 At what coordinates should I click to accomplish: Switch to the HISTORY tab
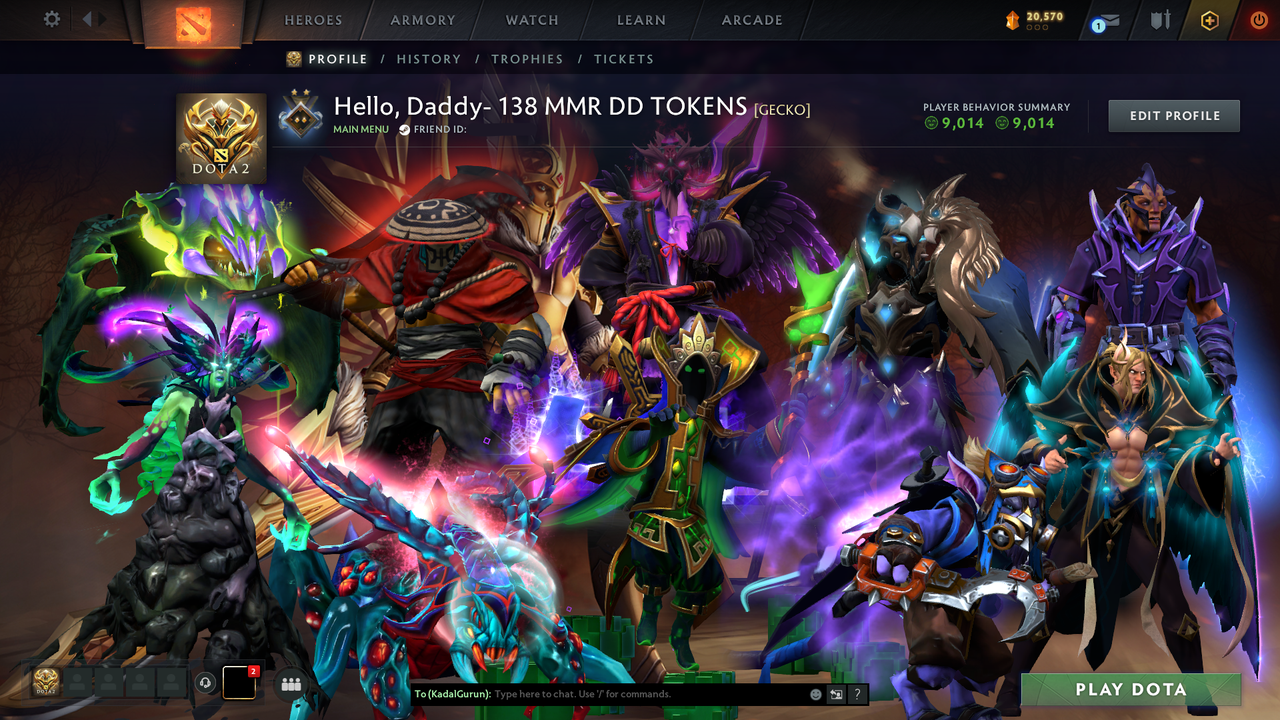tap(429, 59)
